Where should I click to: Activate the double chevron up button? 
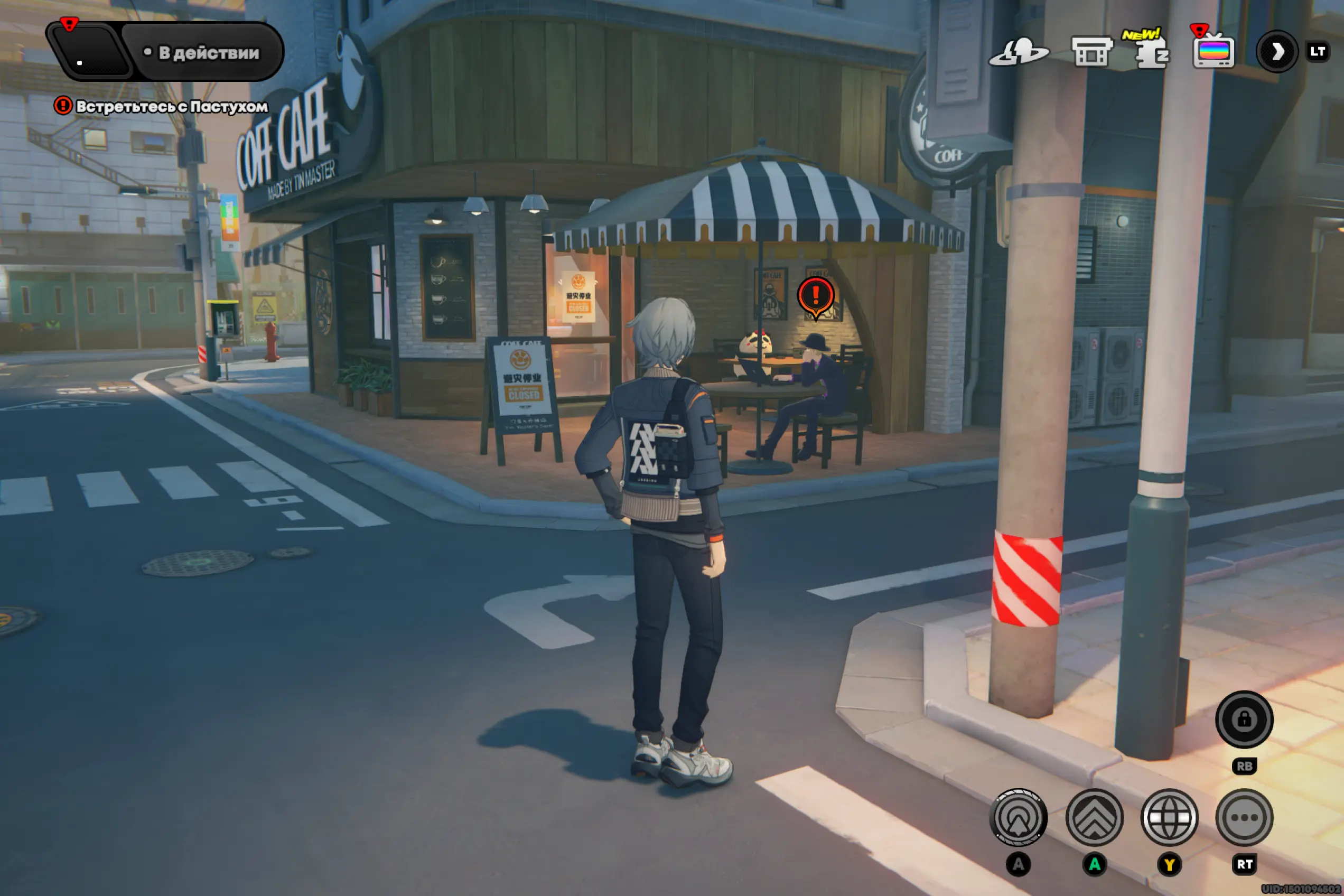coord(1094,818)
